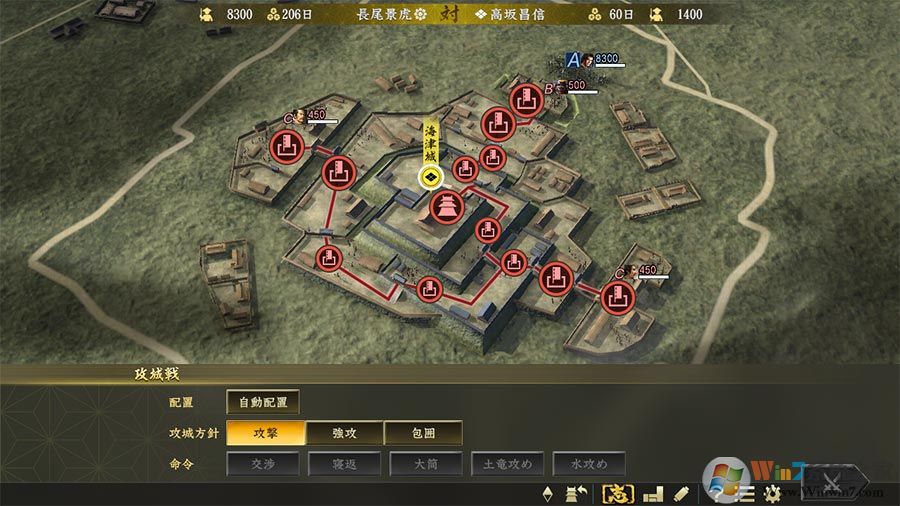Issue the 交渉 negotiation command

pos(263,464)
